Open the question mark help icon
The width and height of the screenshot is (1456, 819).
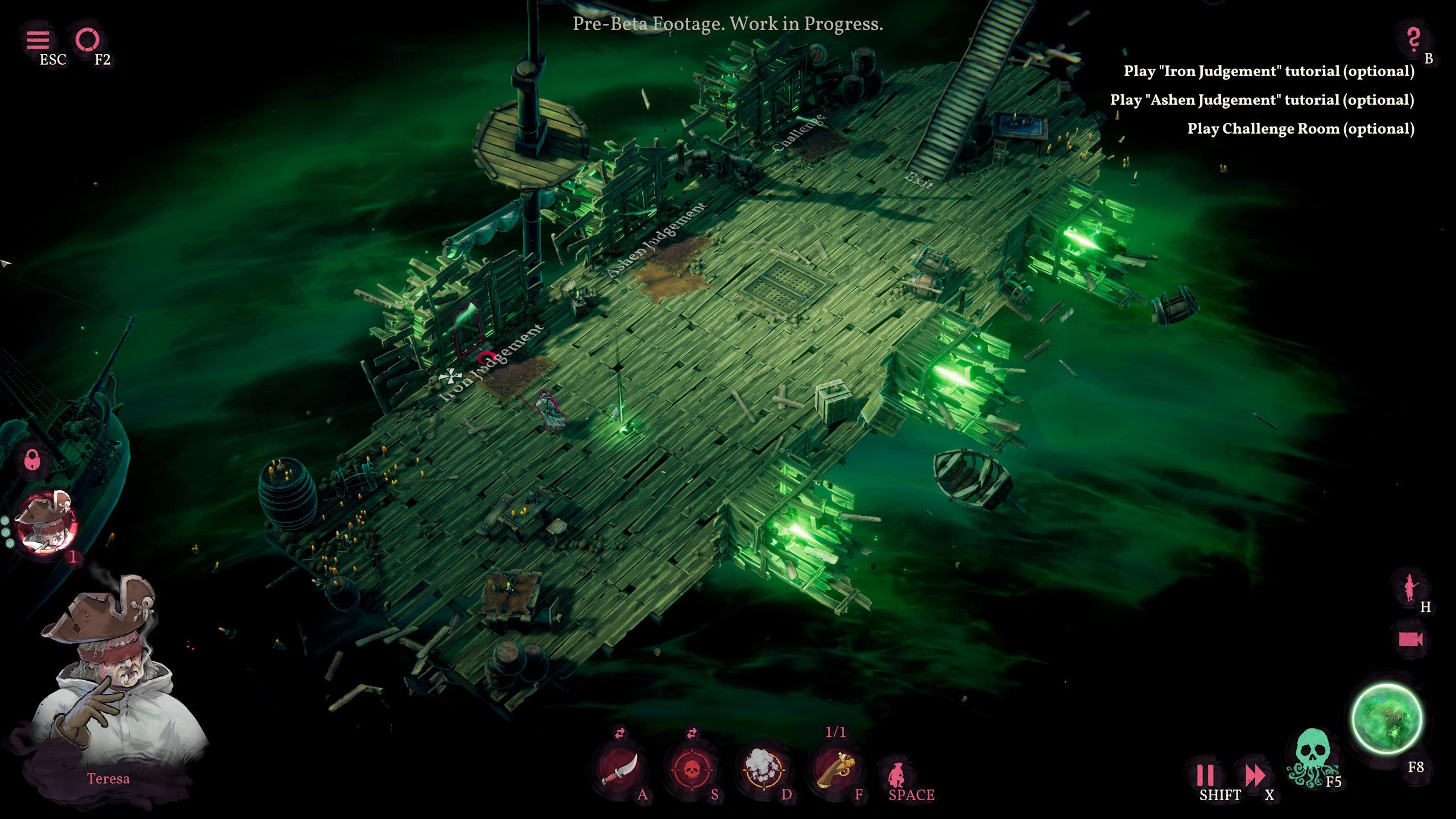(1413, 39)
